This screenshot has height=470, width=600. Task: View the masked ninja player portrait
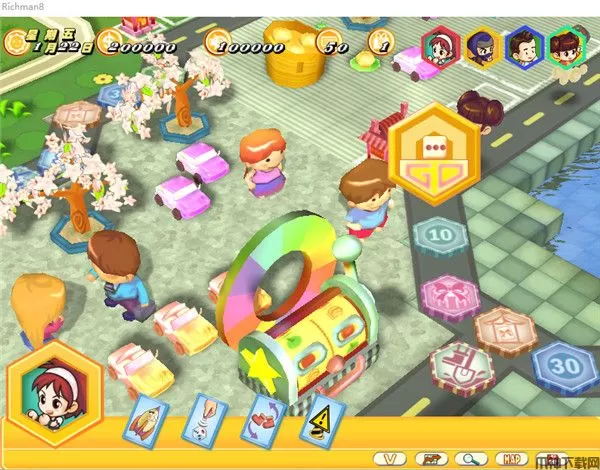point(482,45)
